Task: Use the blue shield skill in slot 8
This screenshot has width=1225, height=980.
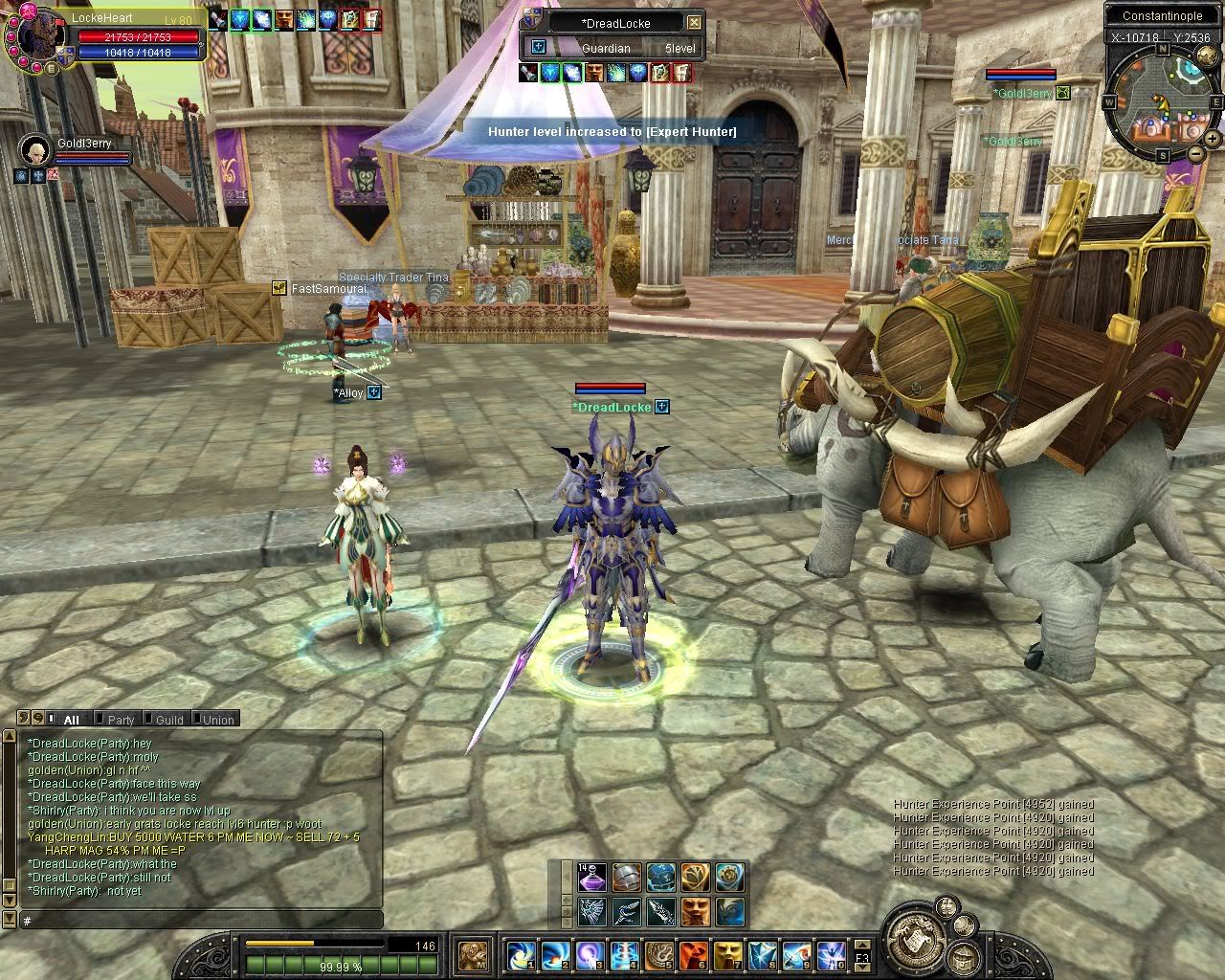Action: click(763, 954)
